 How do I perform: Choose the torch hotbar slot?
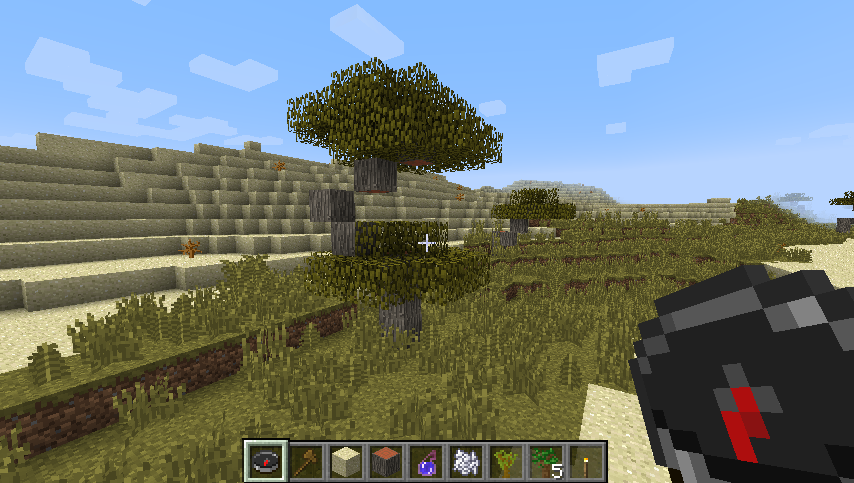[586, 461]
